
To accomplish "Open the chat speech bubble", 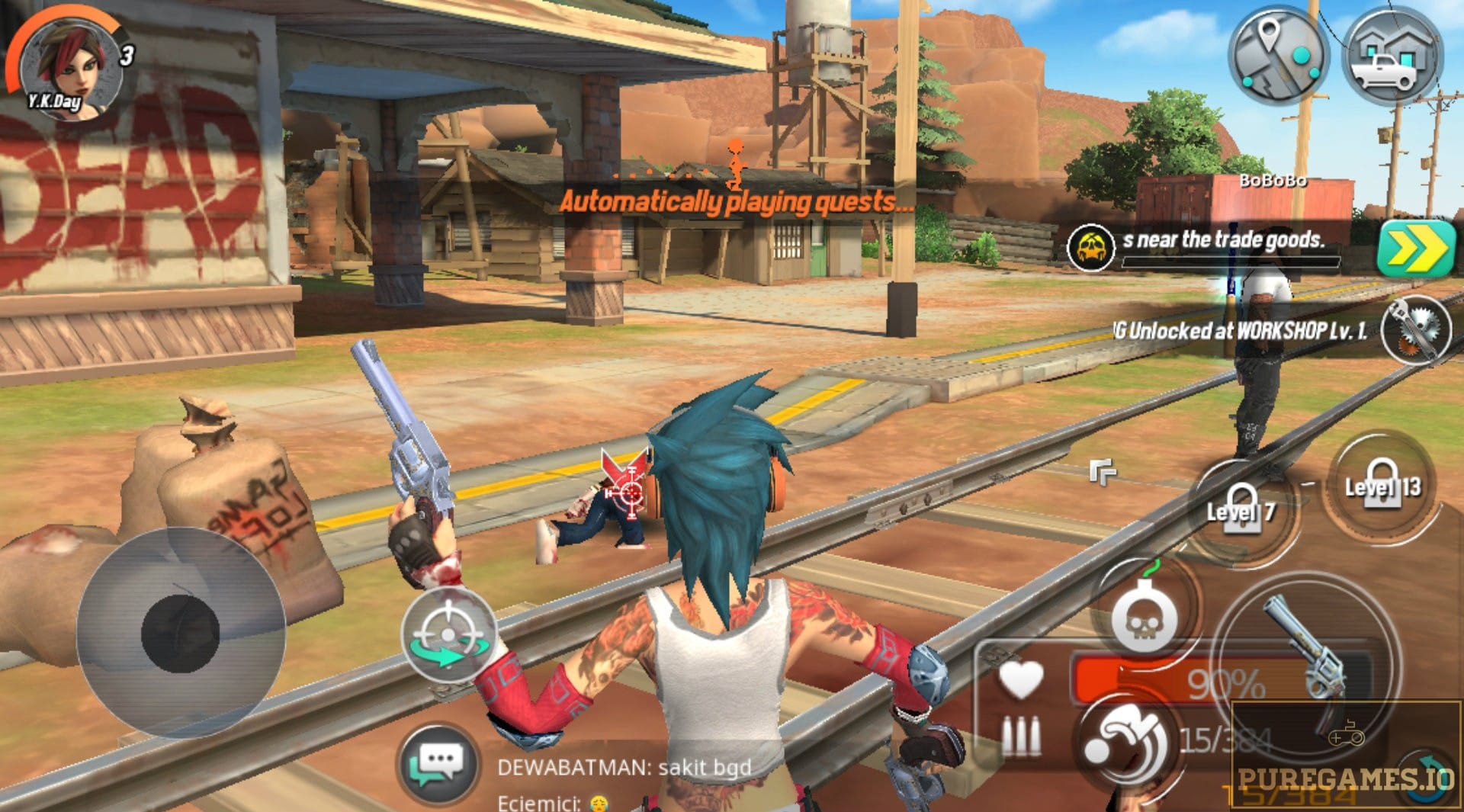I will [x=437, y=762].
